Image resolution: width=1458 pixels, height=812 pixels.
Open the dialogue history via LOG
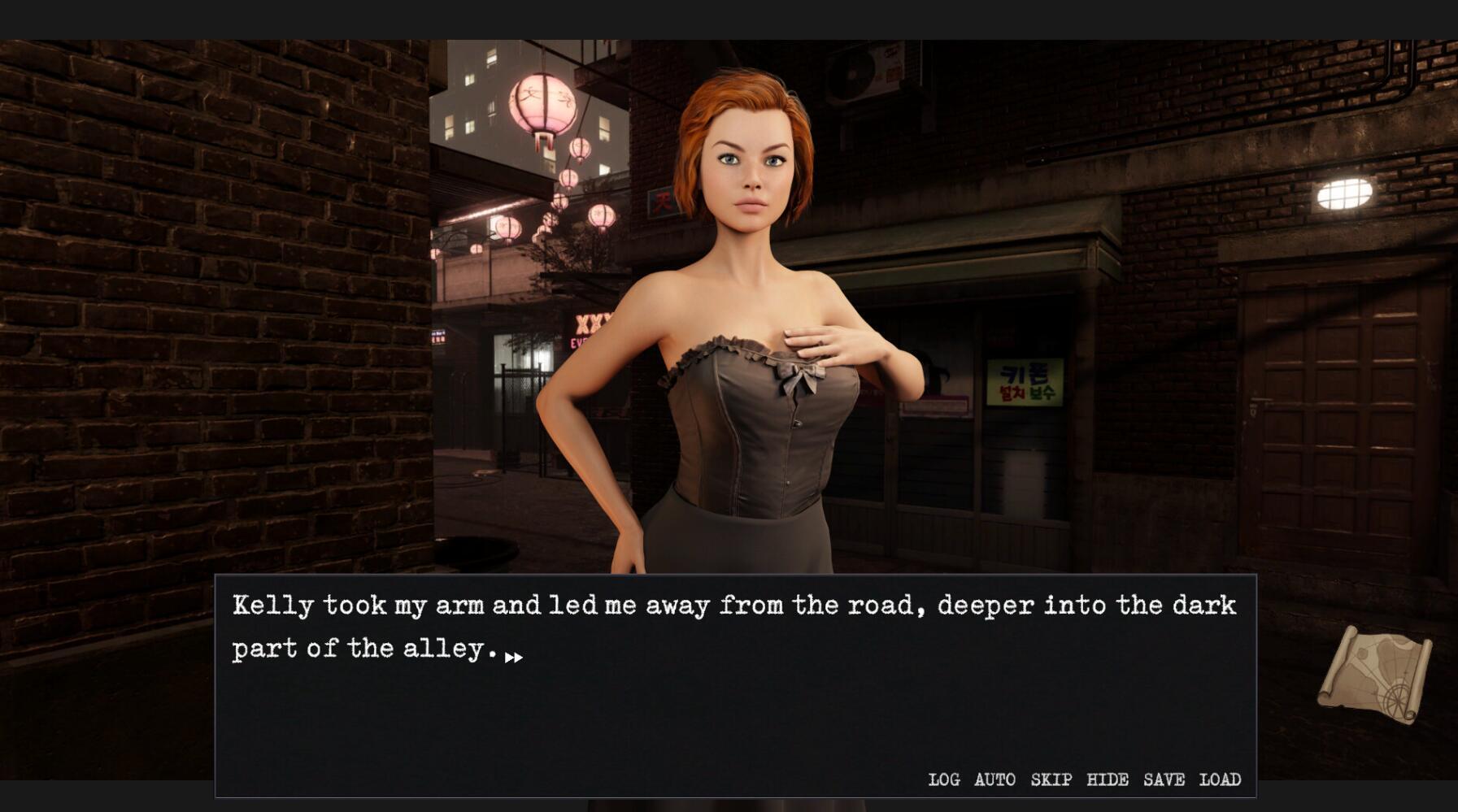tap(943, 779)
